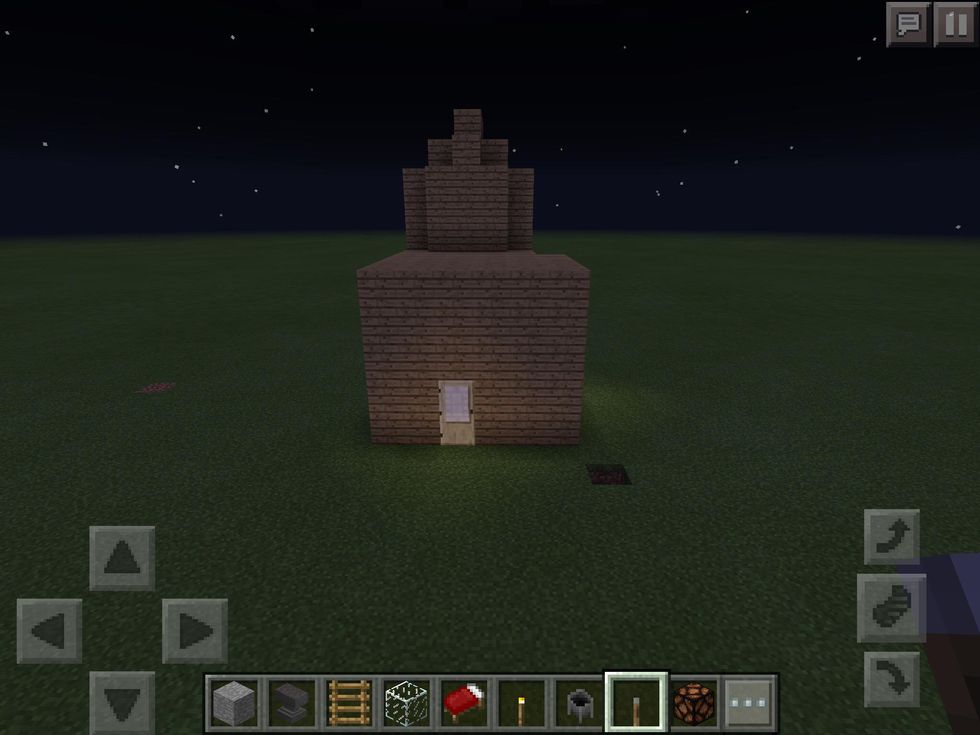Select the highlighted lever slot
980x735 pixels.
tap(636, 703)
